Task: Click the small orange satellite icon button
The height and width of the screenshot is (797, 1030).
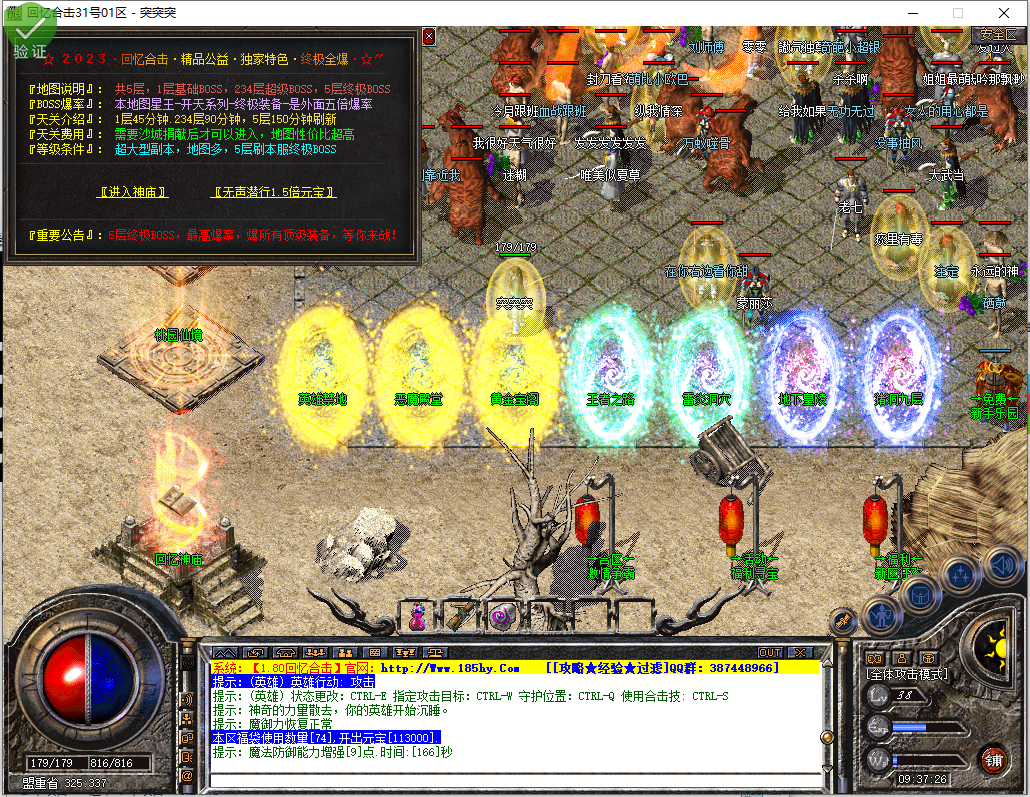Action: click(x=842, y=622)
